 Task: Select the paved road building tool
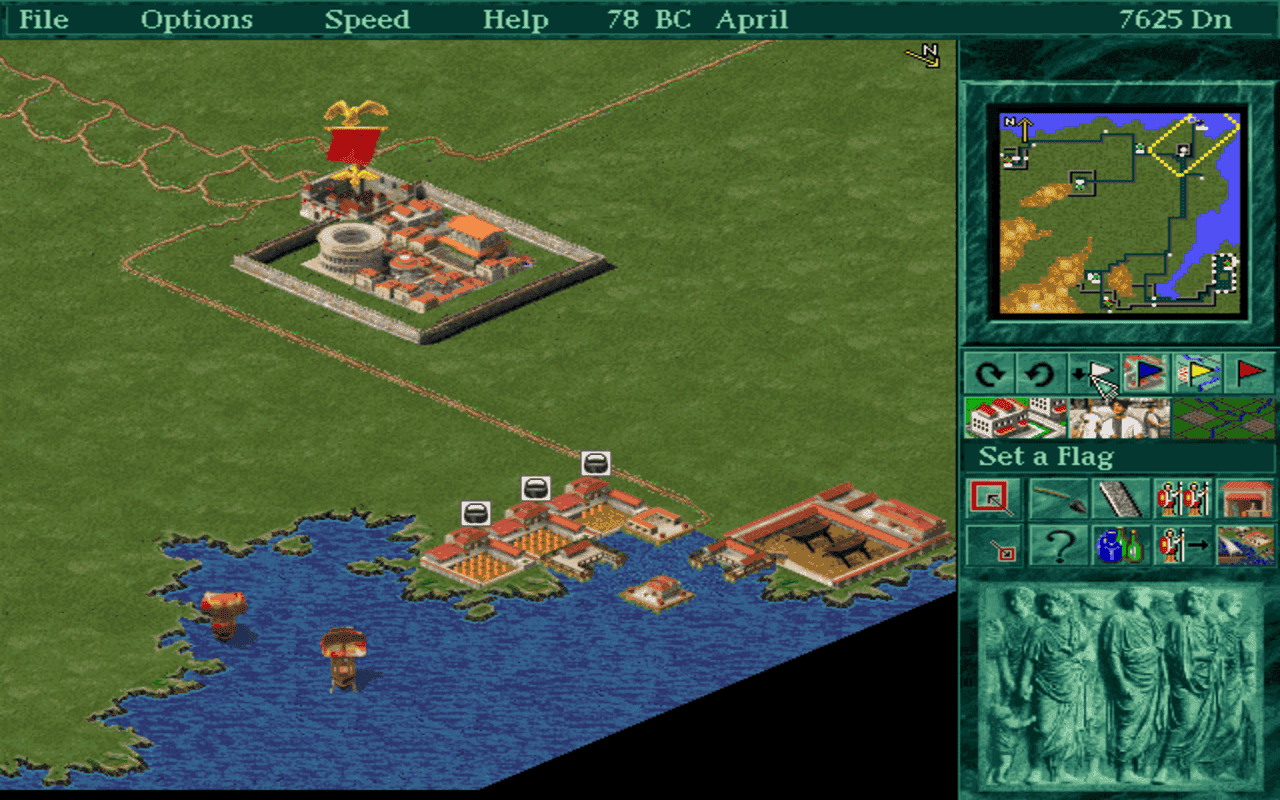1118,498
